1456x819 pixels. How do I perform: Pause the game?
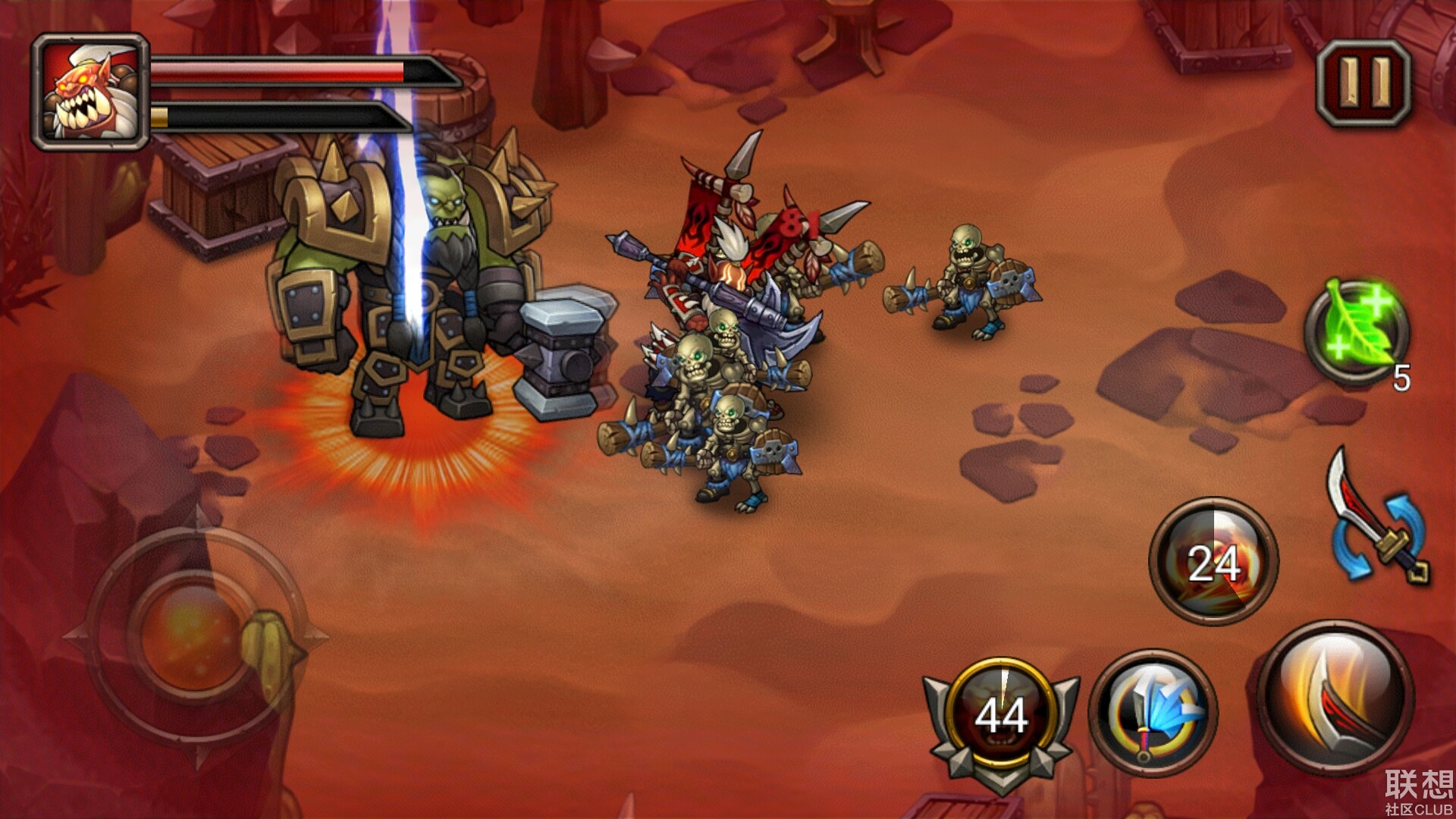click(1363, 83)
